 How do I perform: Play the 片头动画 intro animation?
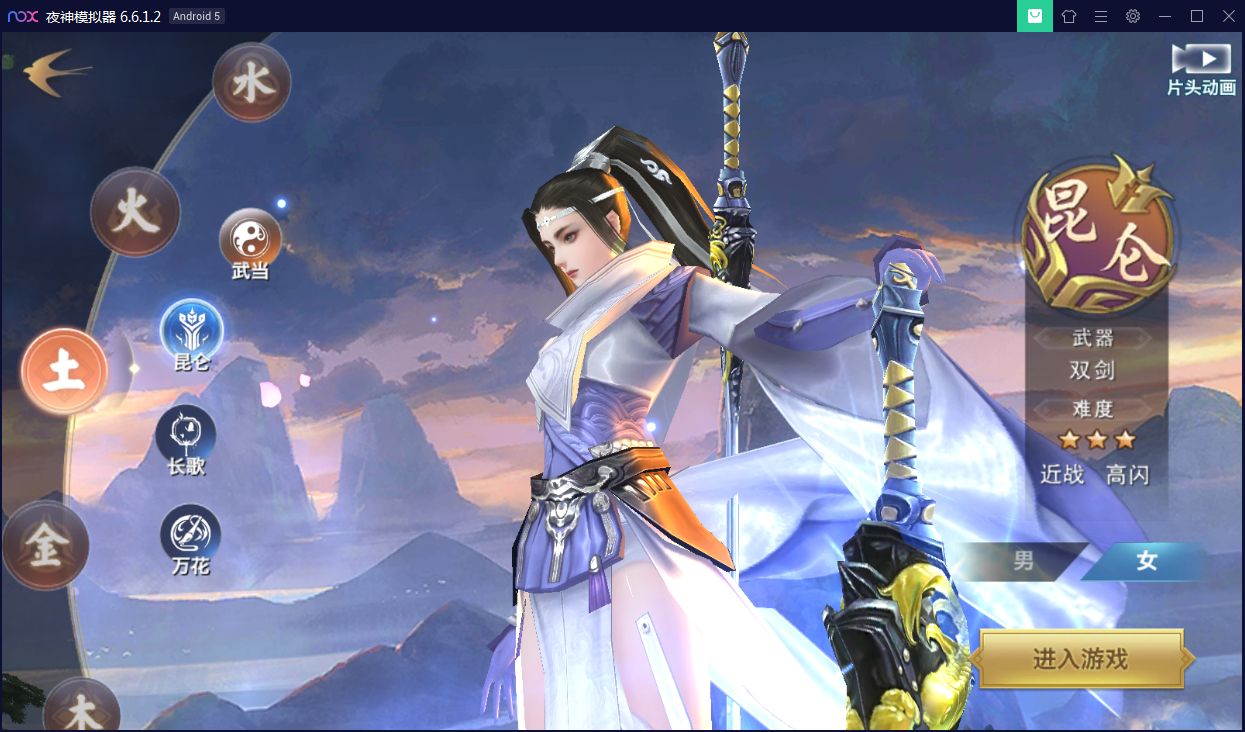click(1201, 68)
